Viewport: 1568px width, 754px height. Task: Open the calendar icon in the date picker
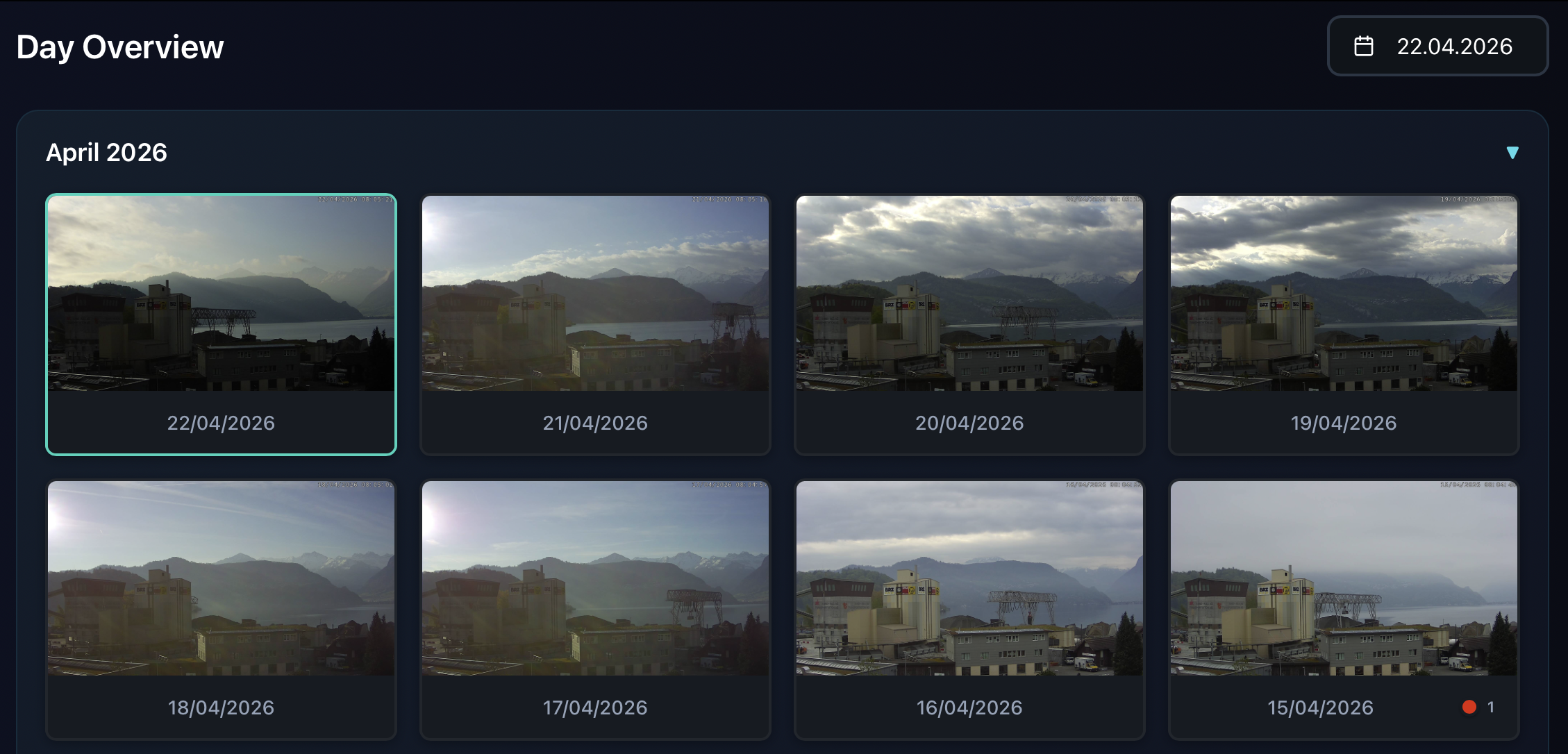[1363, 46]
